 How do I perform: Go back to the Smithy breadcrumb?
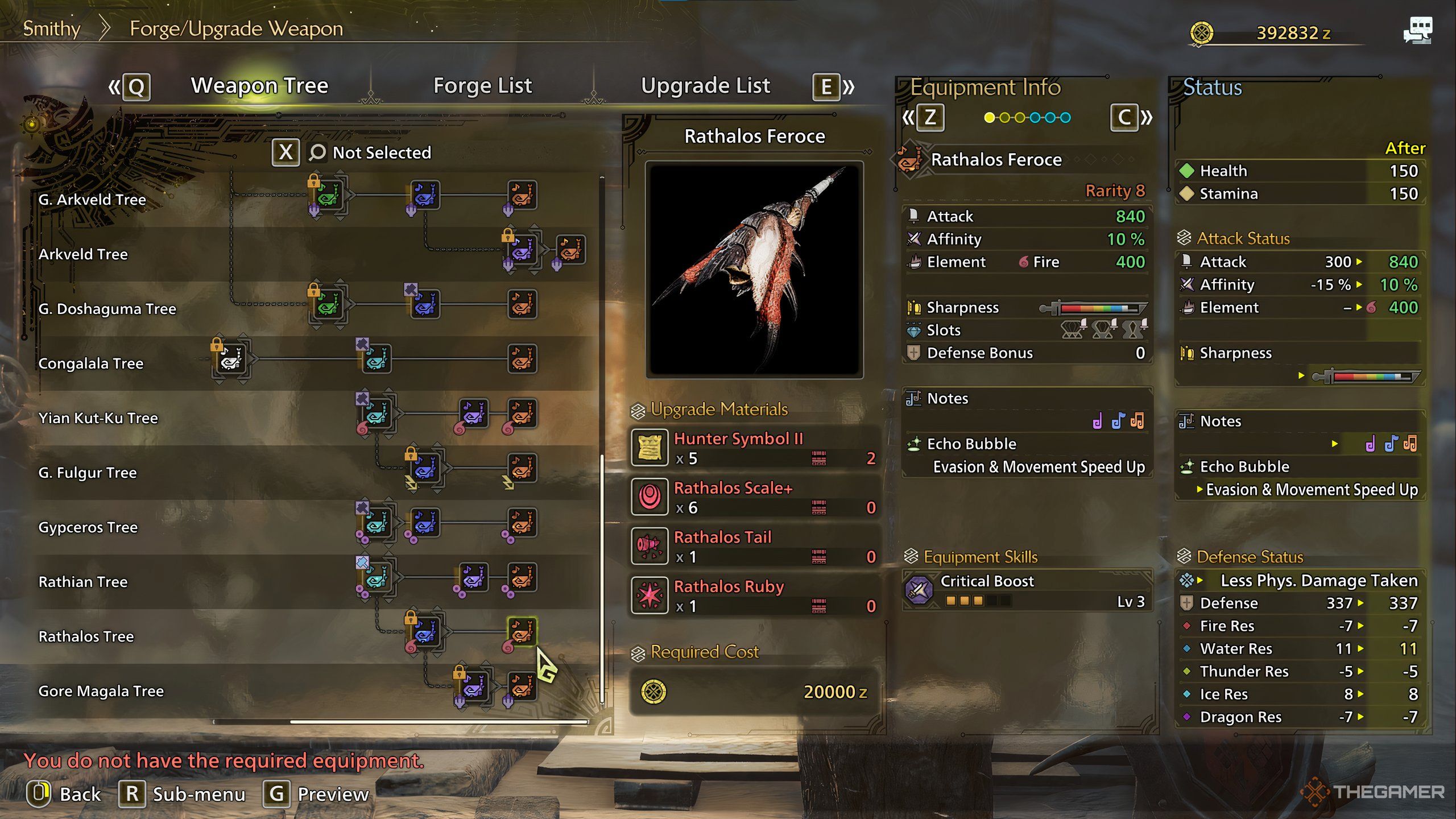coord(52,28)
